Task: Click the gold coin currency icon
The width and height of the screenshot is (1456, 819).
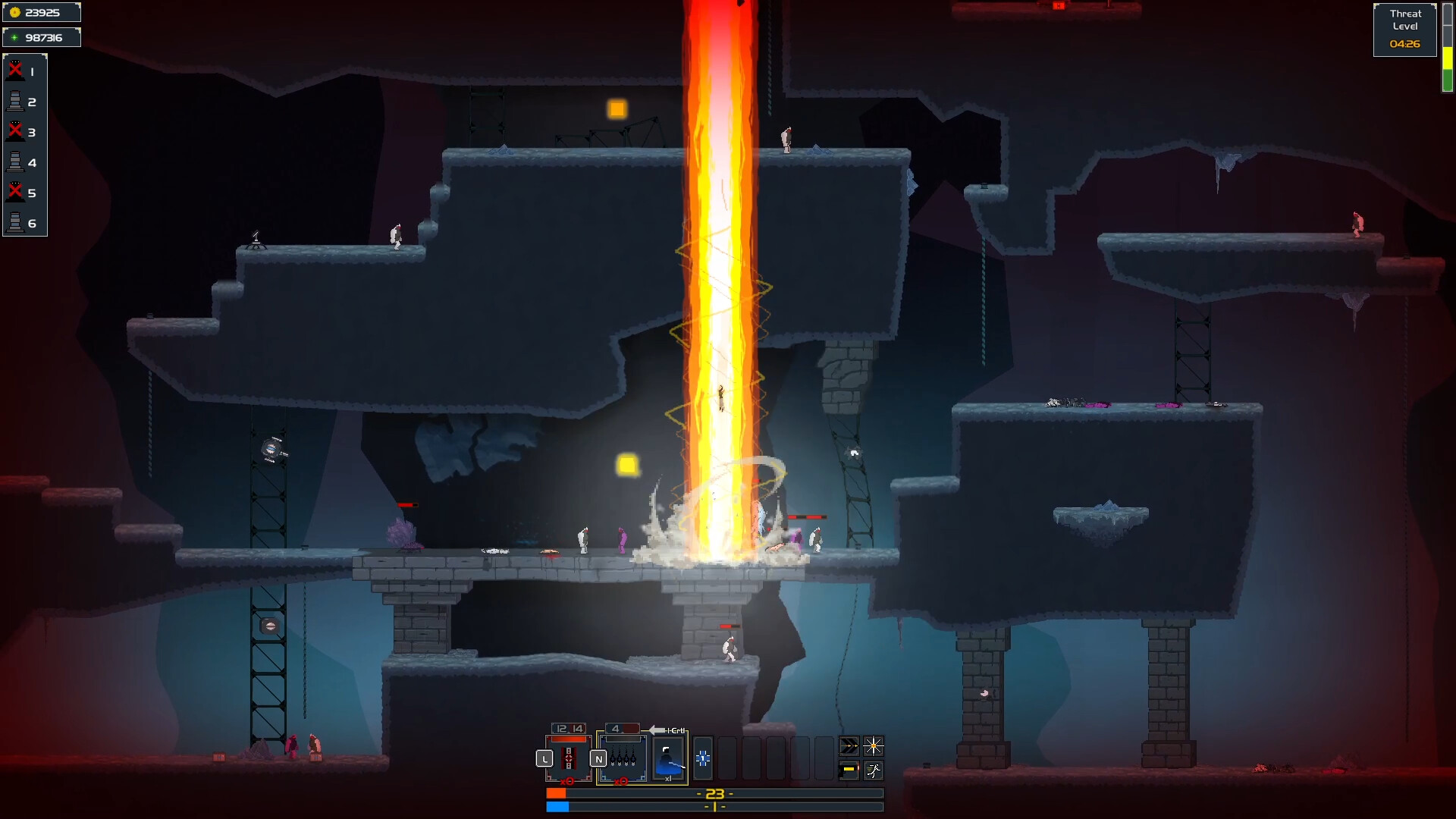Action: point(15,12)
